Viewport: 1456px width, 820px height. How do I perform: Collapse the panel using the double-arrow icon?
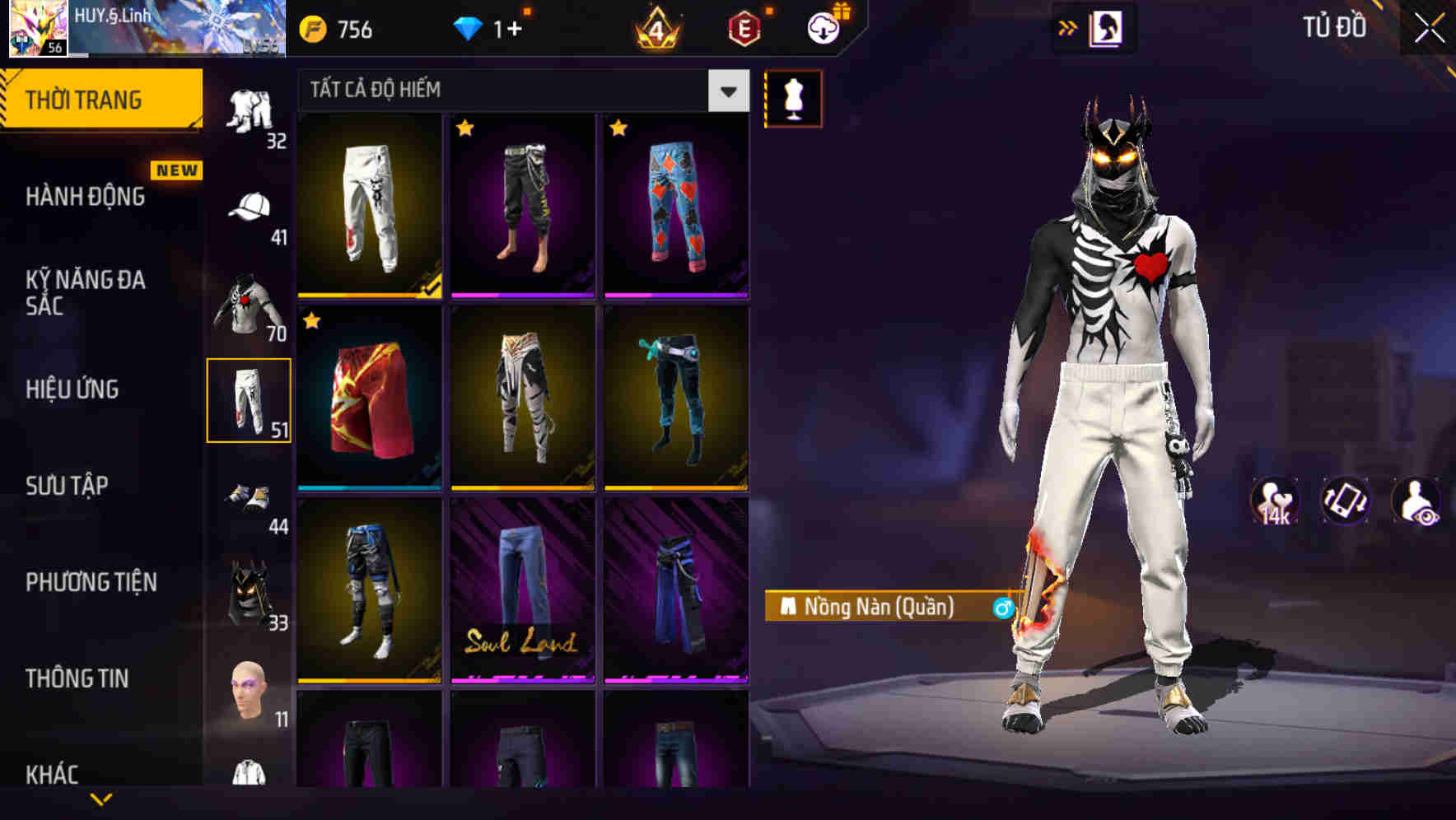[x=1068, y=27]
